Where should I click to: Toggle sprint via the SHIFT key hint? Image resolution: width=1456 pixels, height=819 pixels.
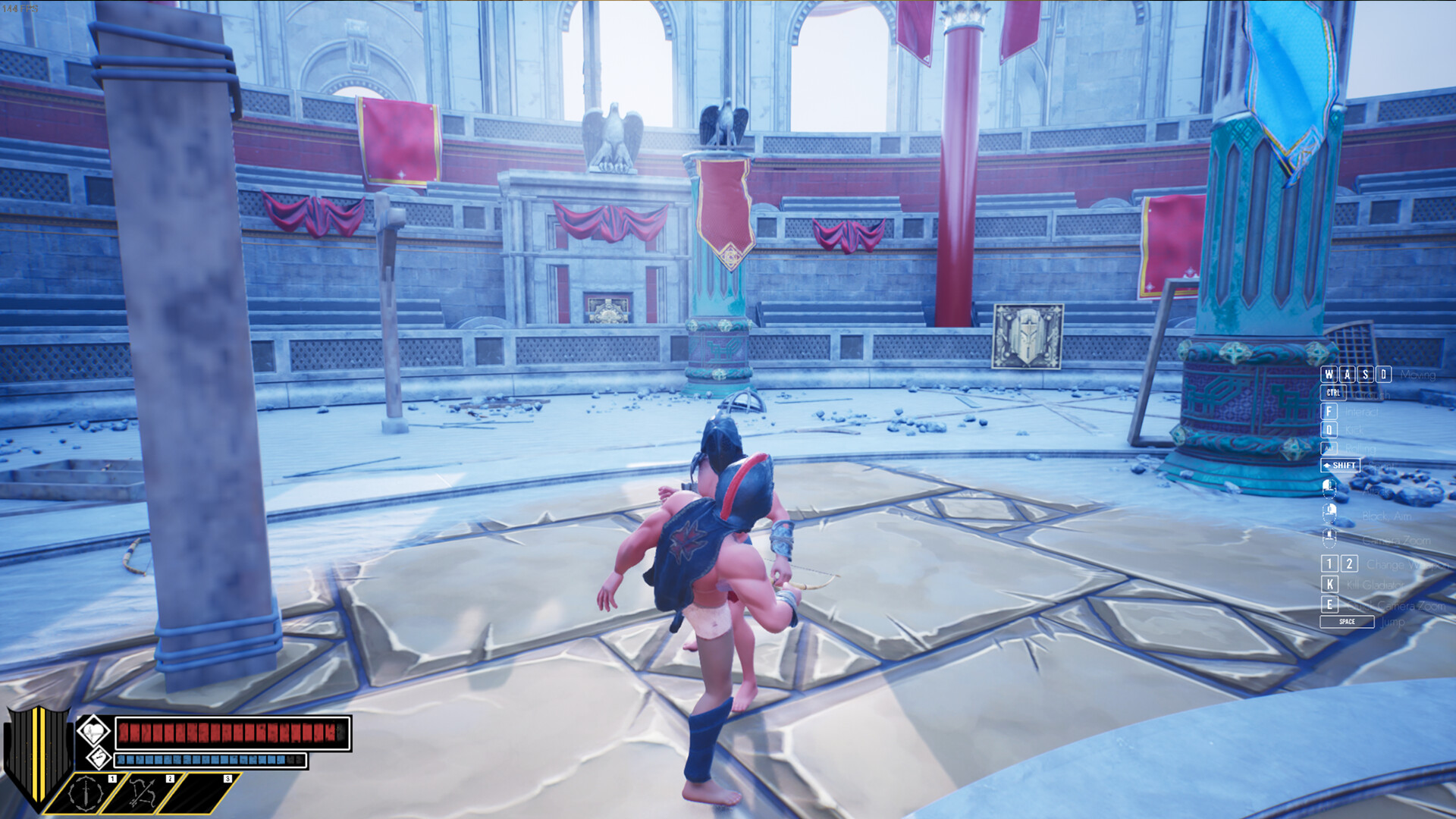tap(1341, 465)
